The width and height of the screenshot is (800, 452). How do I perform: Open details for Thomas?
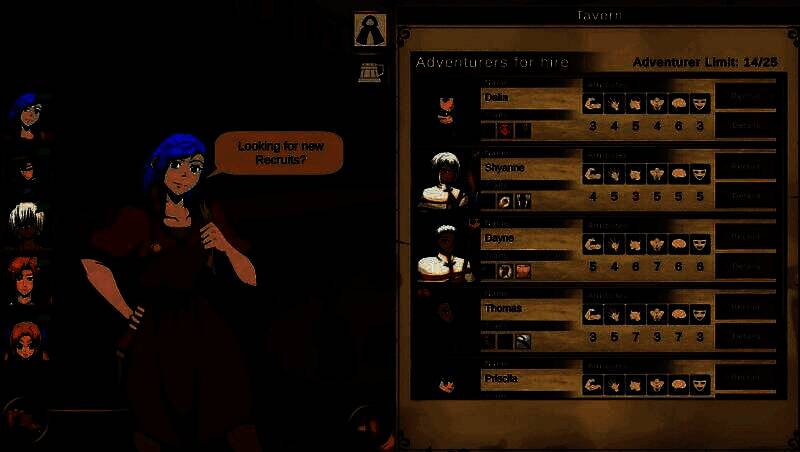746,337
